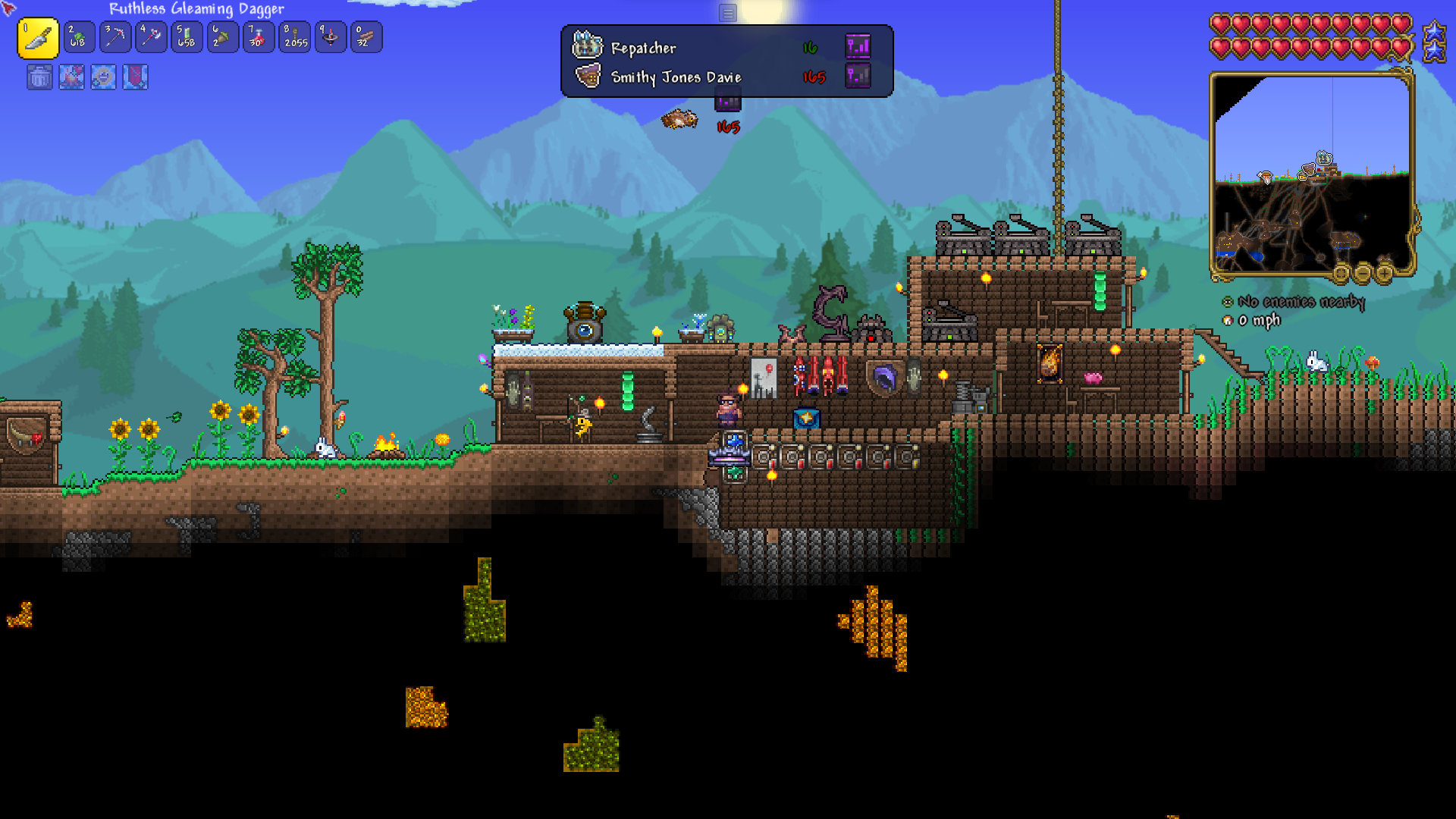Select the pickaxe in hotbar slot 3
Screen dimensions: 1456x819
click(x=115, y=37)
